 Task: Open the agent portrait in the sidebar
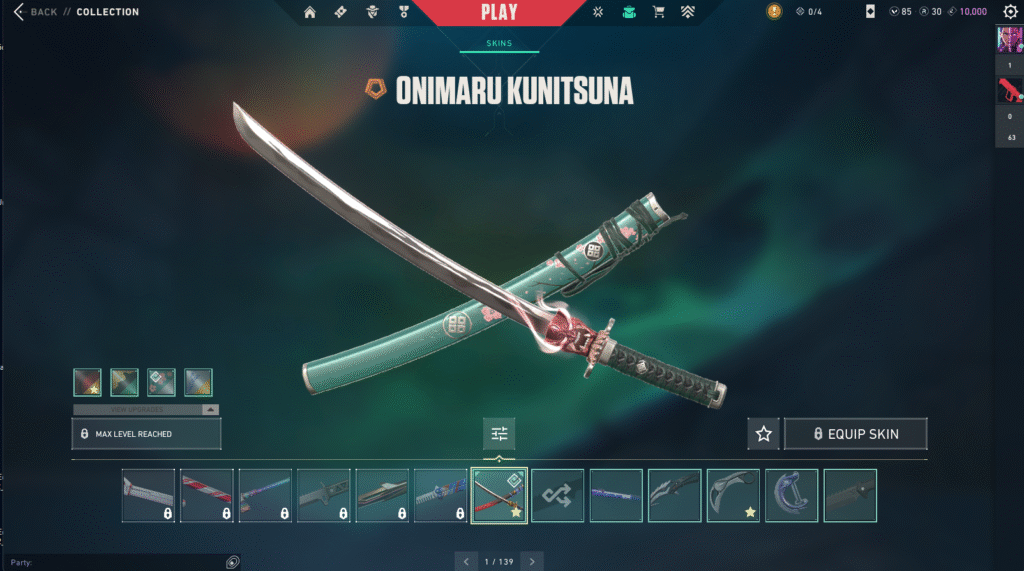point(1009,39)
